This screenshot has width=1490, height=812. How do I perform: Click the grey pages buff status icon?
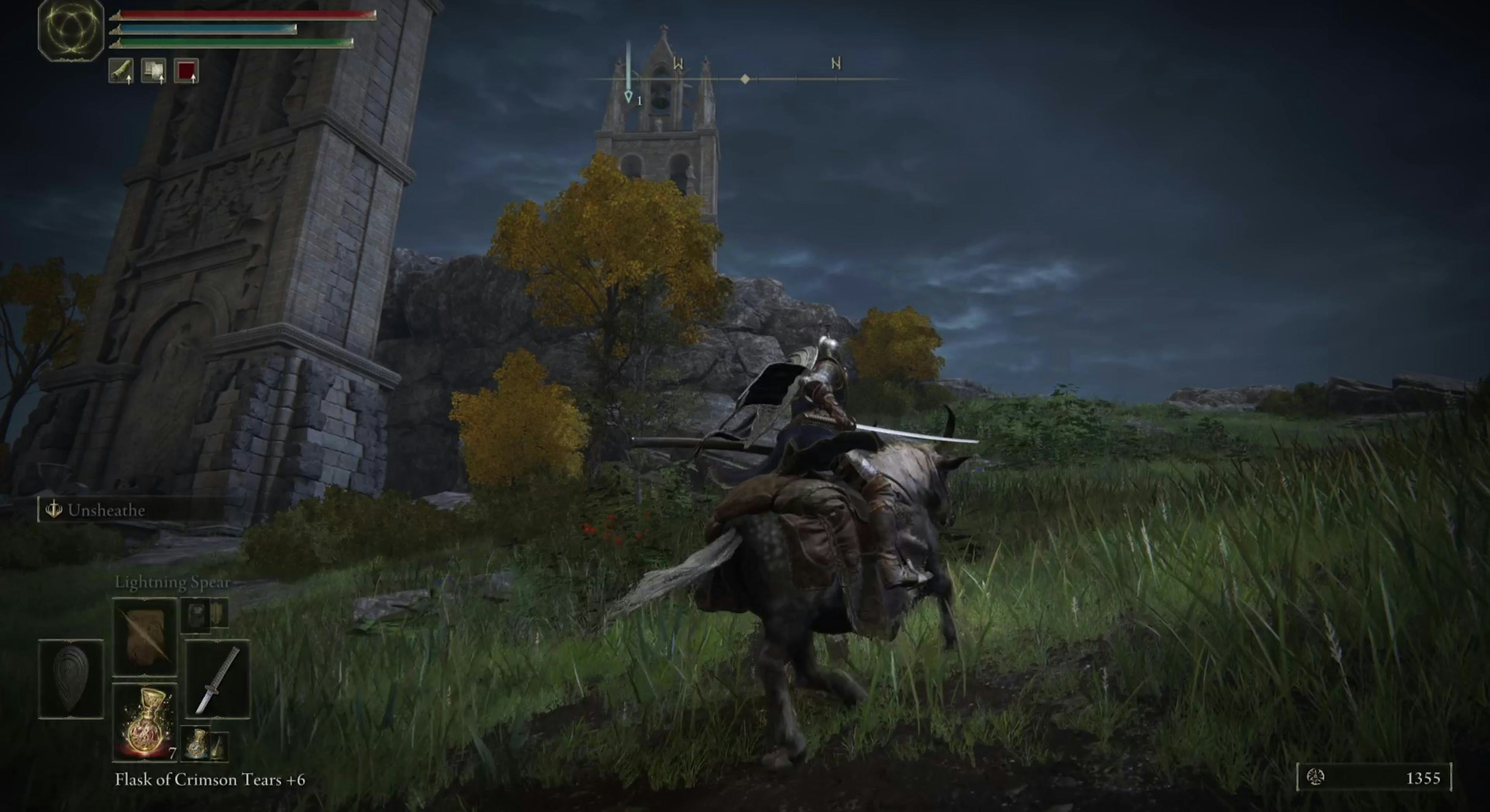154,71
